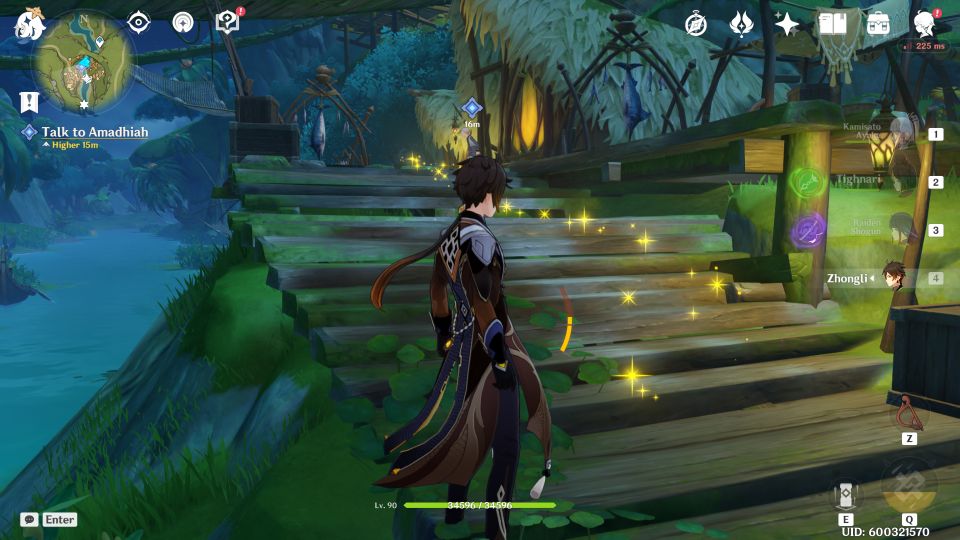Image resolution: width=960 pixels, height=540 pixels.
Task: Activate the eye-shaped elemental sight icon
Action: click(138, 22)
